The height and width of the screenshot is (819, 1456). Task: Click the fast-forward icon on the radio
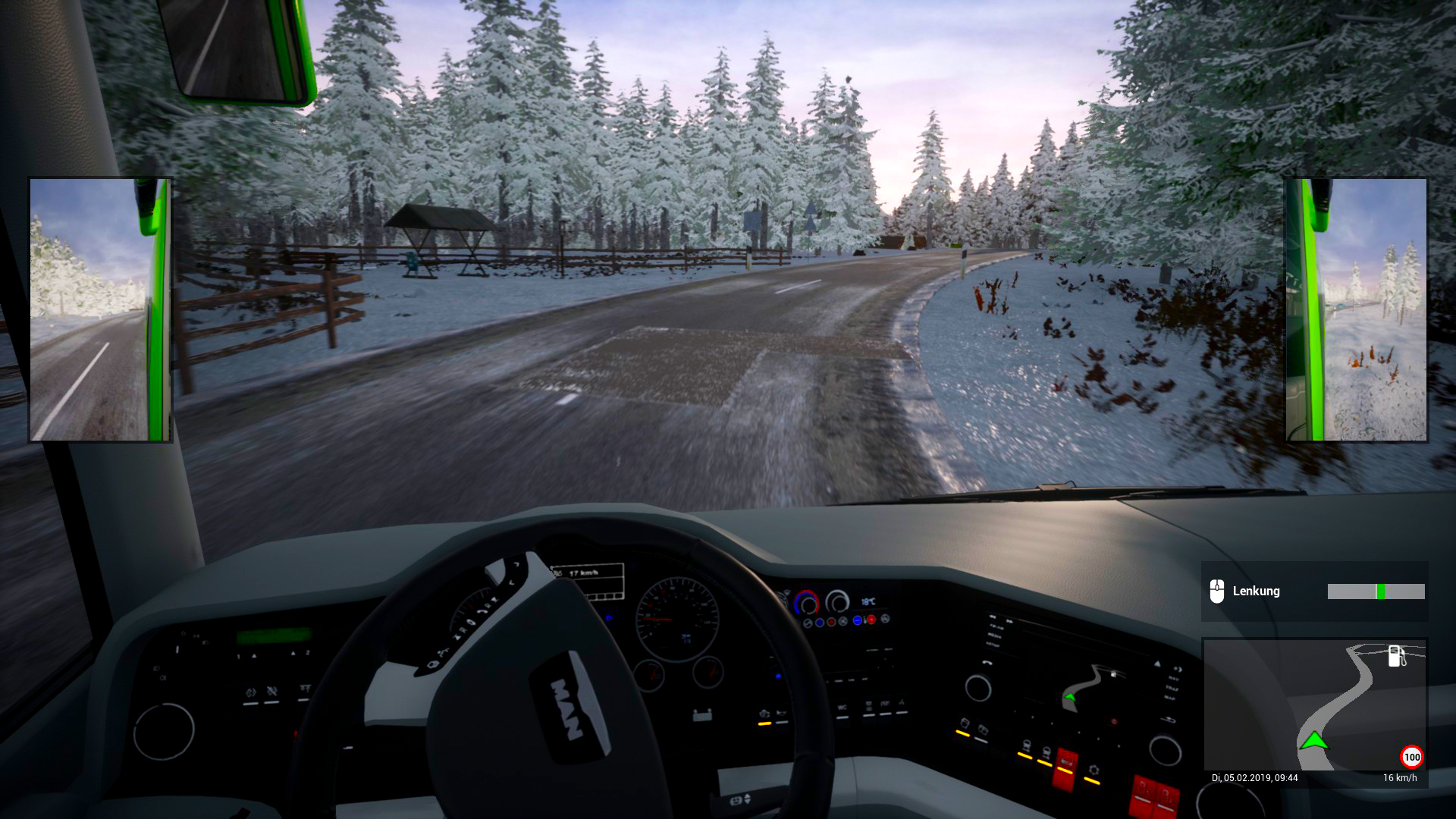click(1011, 621)
